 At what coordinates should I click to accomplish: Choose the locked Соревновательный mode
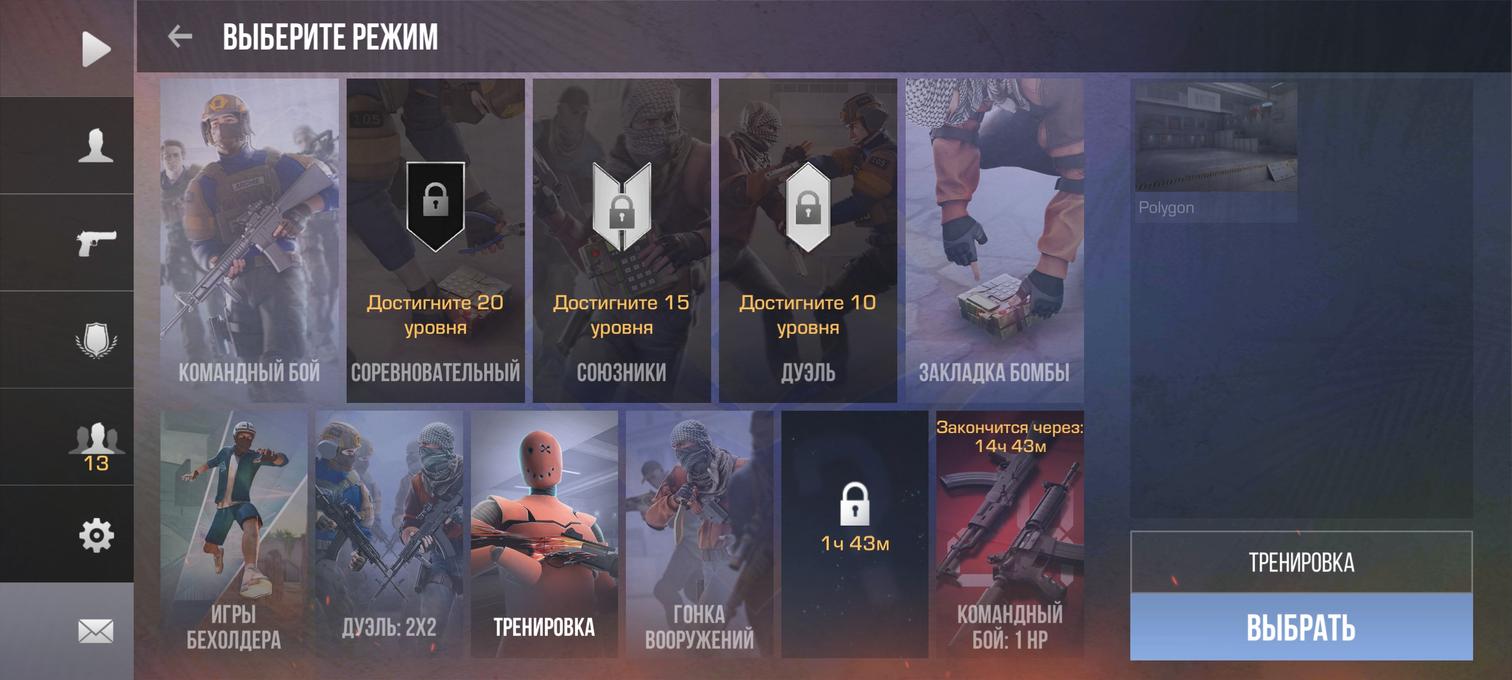[x=435, y=240]
